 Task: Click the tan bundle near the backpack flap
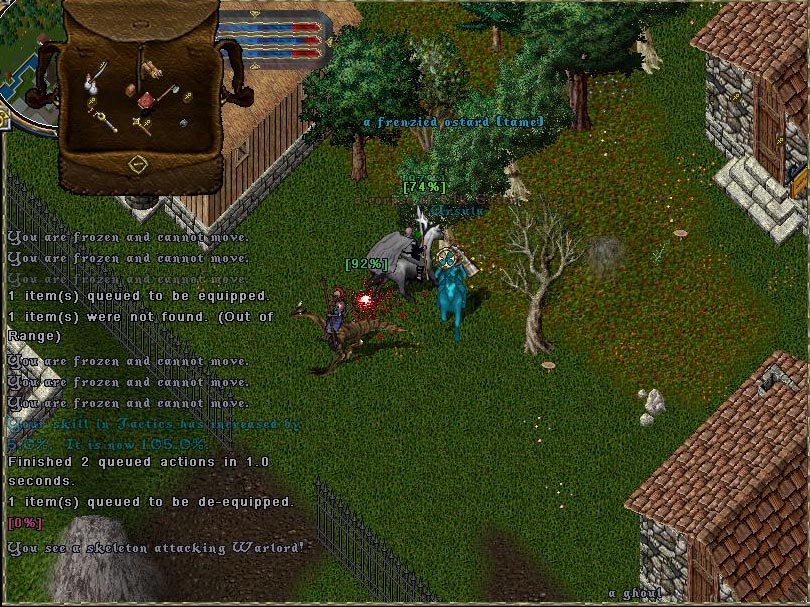click(150, 68)
